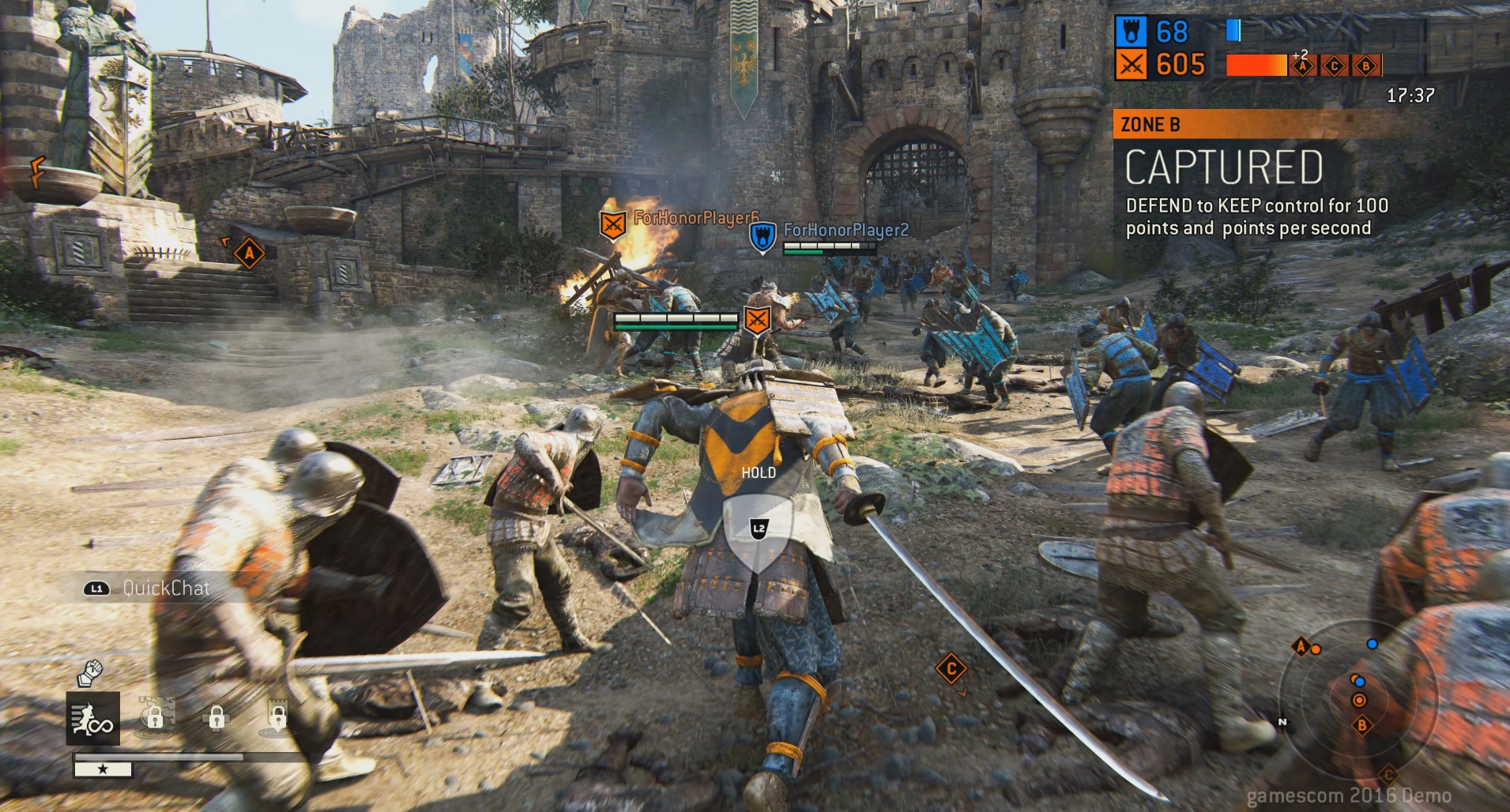The image size is (1510, 812).
Task: Select zone C marker on the minimap
Action: [x=1388, y=774]
